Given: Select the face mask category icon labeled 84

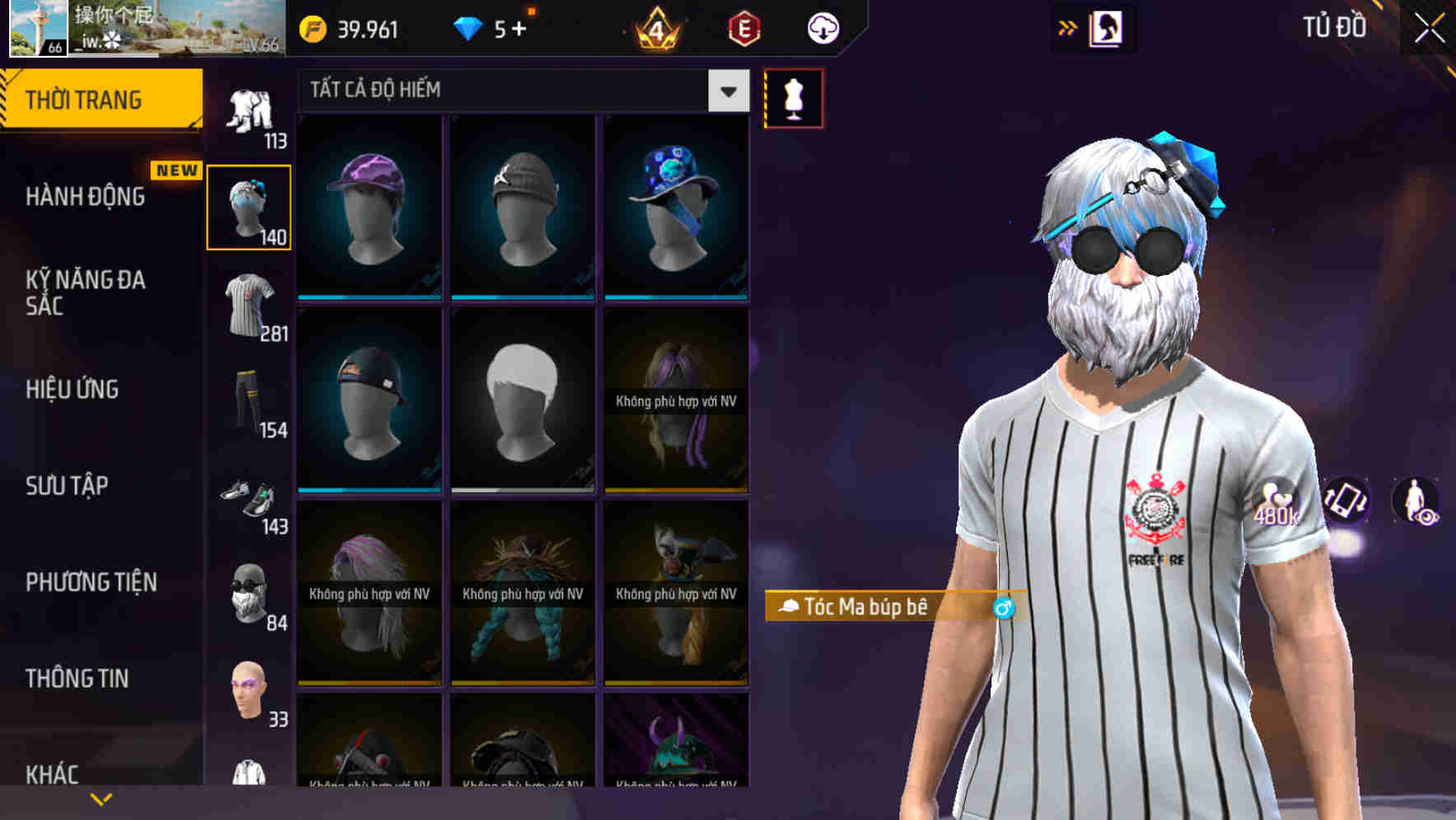Looking at the screenshot, I should click(x=250, y=595).
